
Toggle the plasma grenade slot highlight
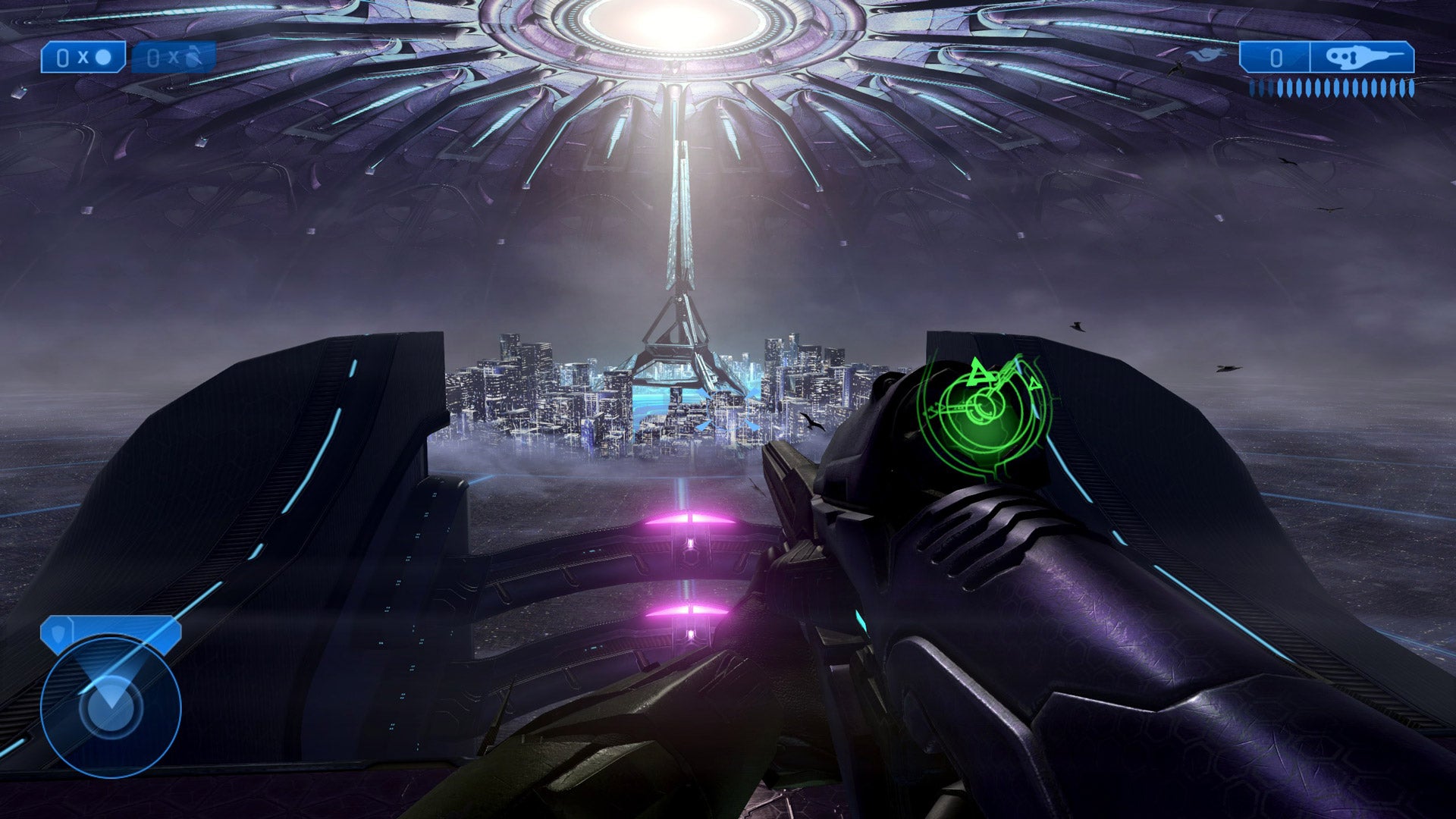[x=83, y=57]
